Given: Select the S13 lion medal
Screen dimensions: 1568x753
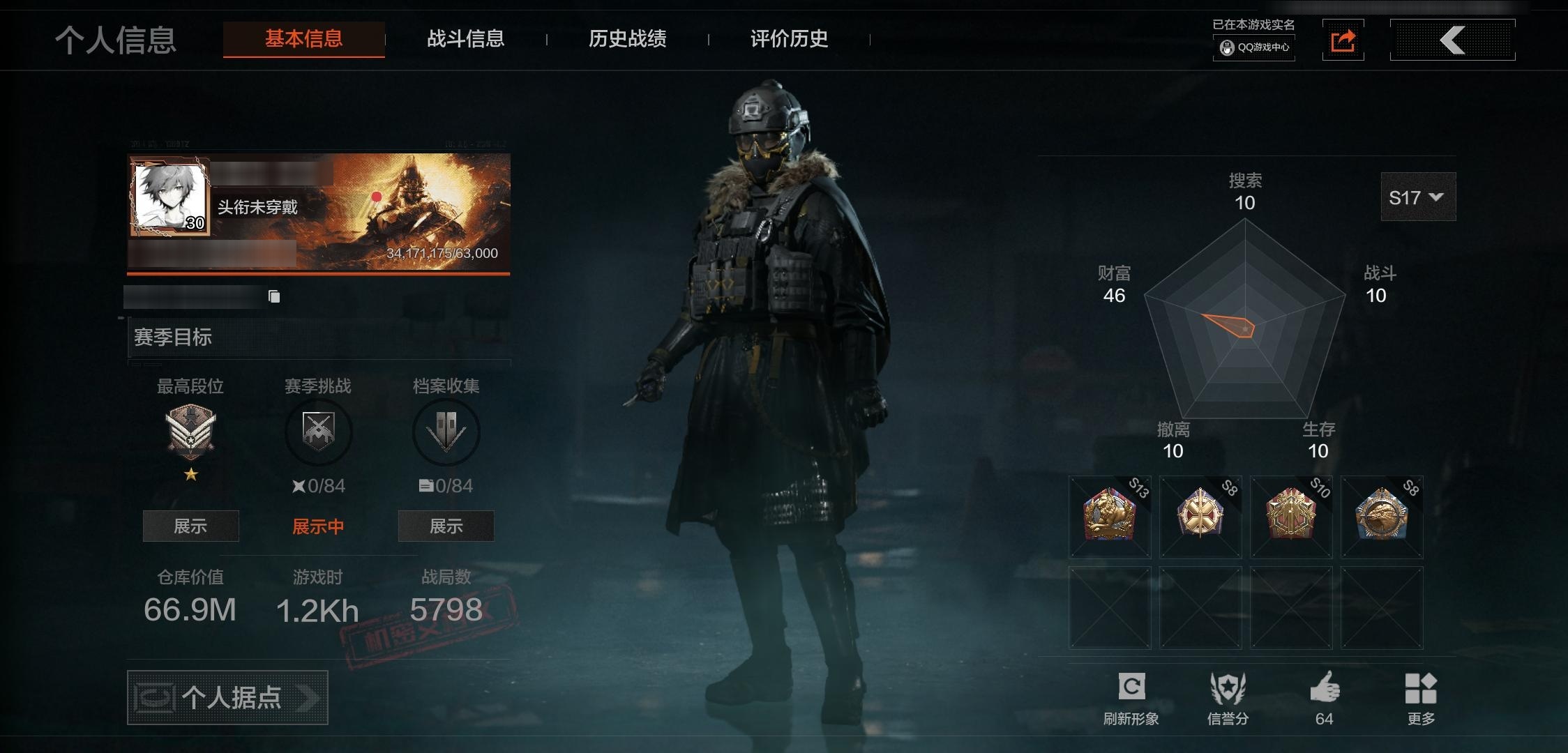Looking at the screenshot, I should (x=1109, y=517).
